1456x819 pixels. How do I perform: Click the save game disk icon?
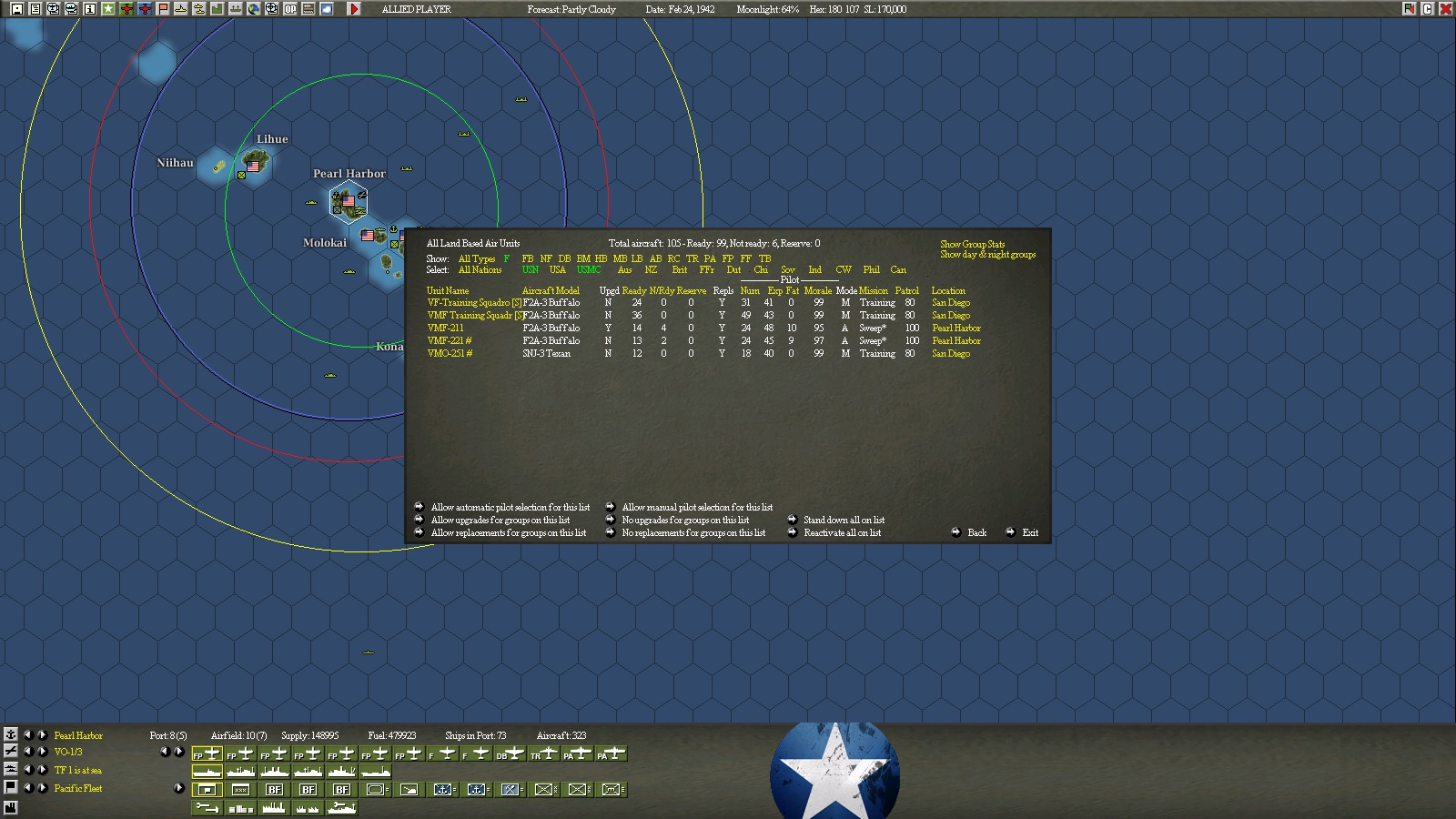point(15,10)
